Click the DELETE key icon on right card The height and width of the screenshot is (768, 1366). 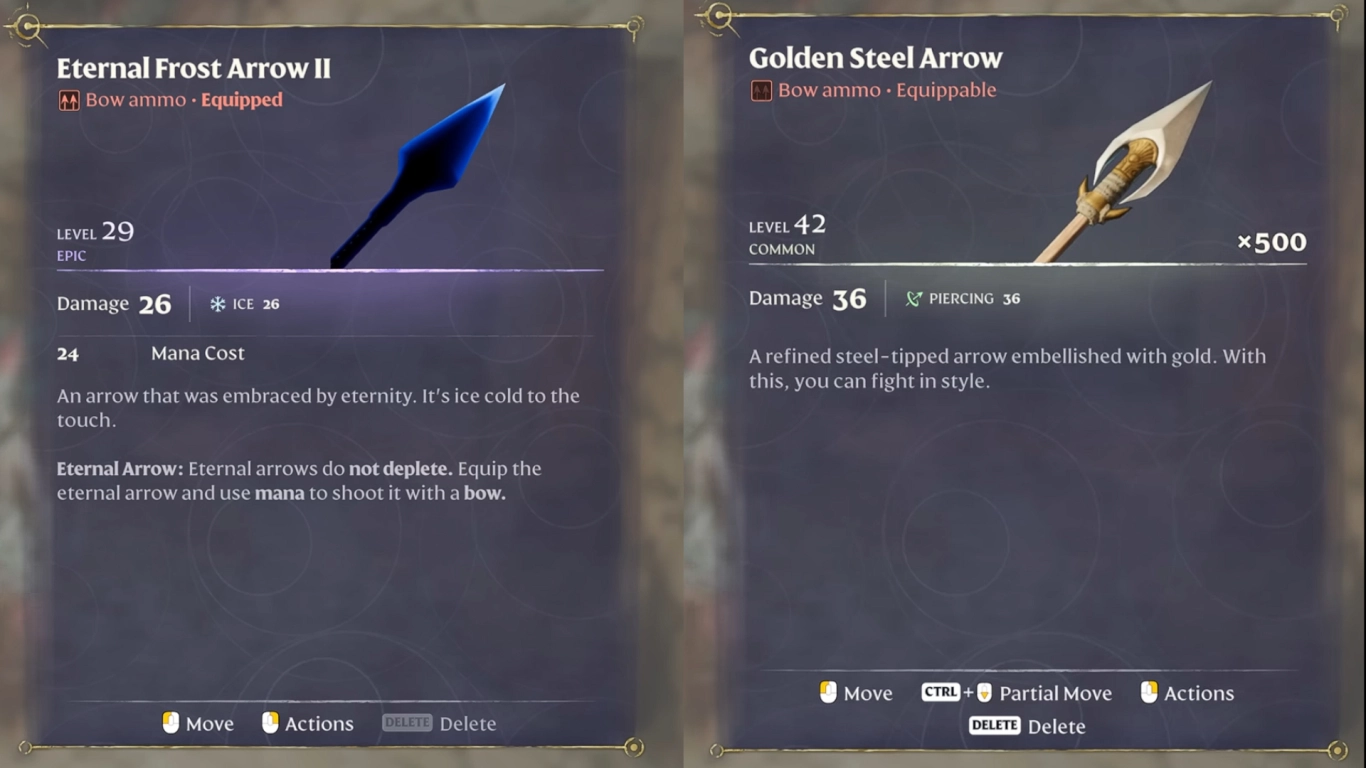[x=994, y=727]
